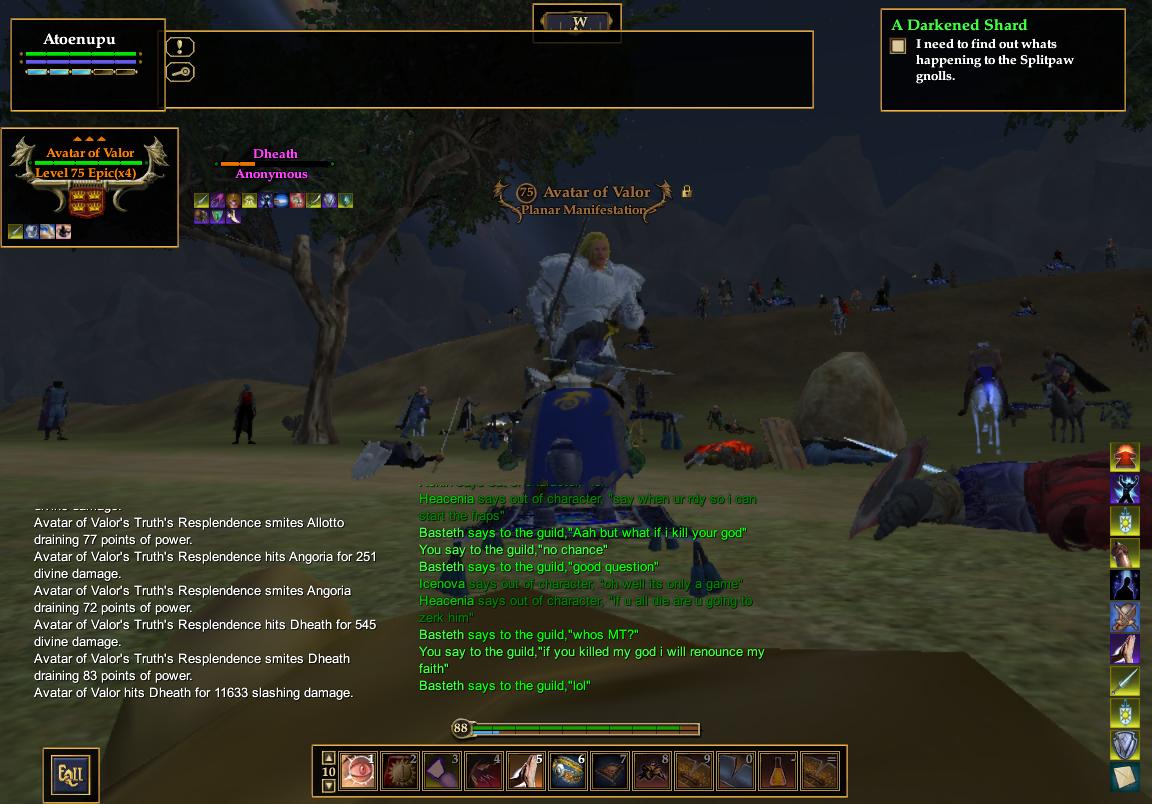This screenshot has height=804, width=1152.
Task: Use the orange potion flask hotbar slot
Action: point(777,772)
